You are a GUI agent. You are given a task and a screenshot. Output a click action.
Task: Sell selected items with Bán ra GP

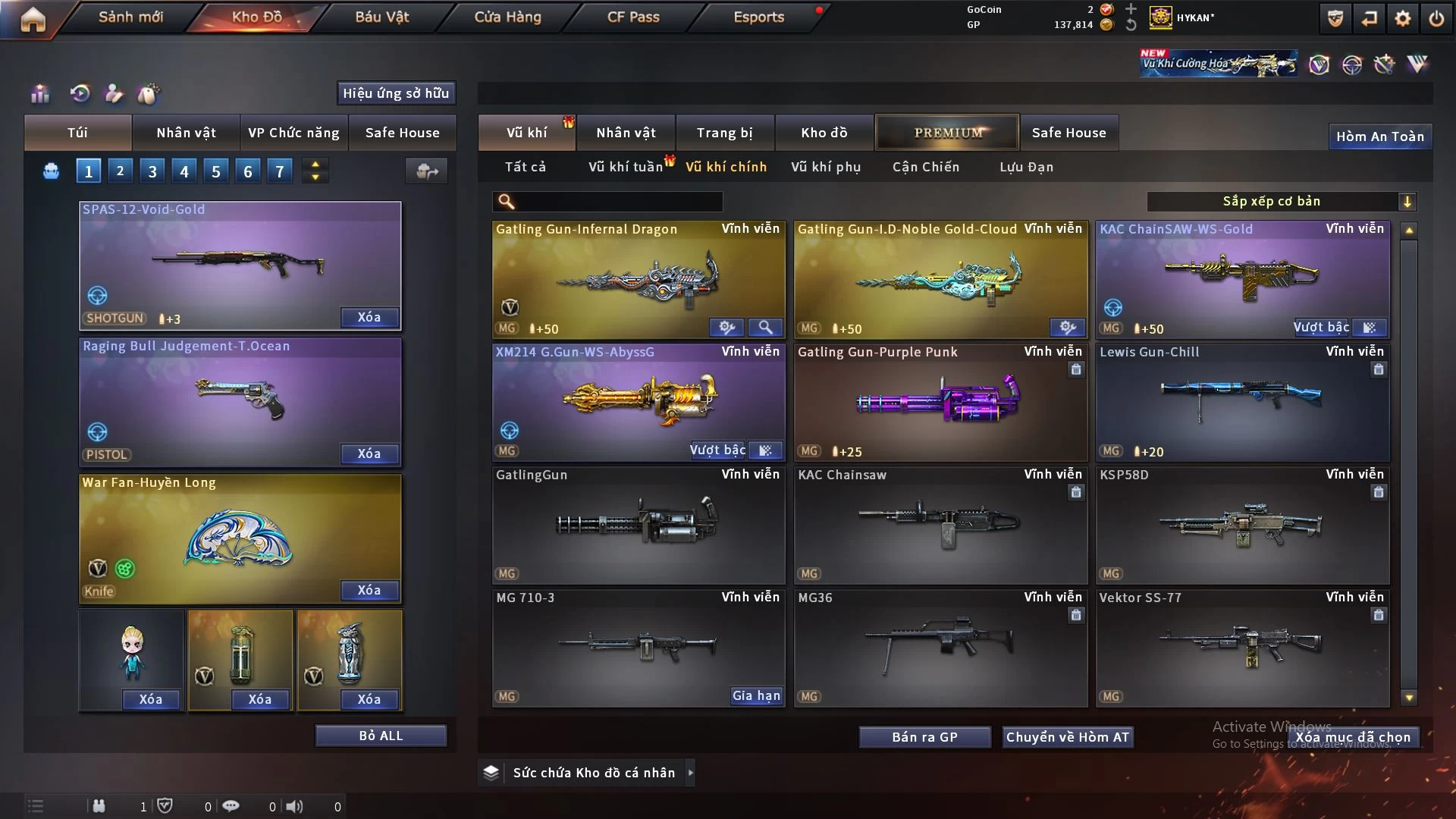(924, 737)
